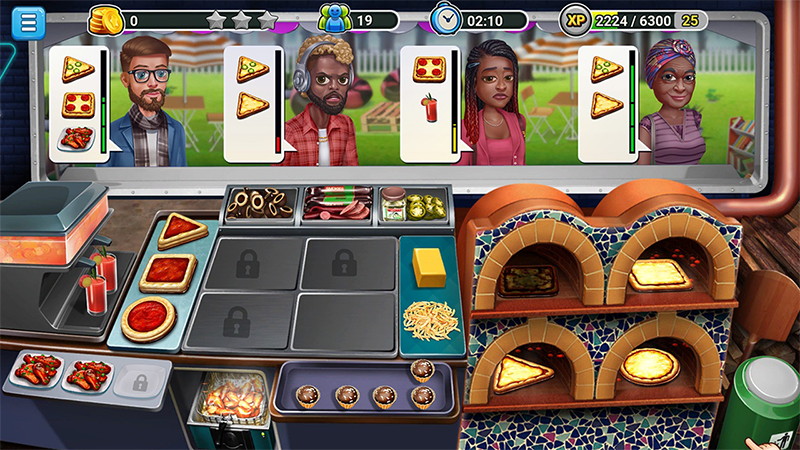Viewport: 800px width, 450px height.
Task: Select the square pizza base with sauce
Action: tap(167, 272)
